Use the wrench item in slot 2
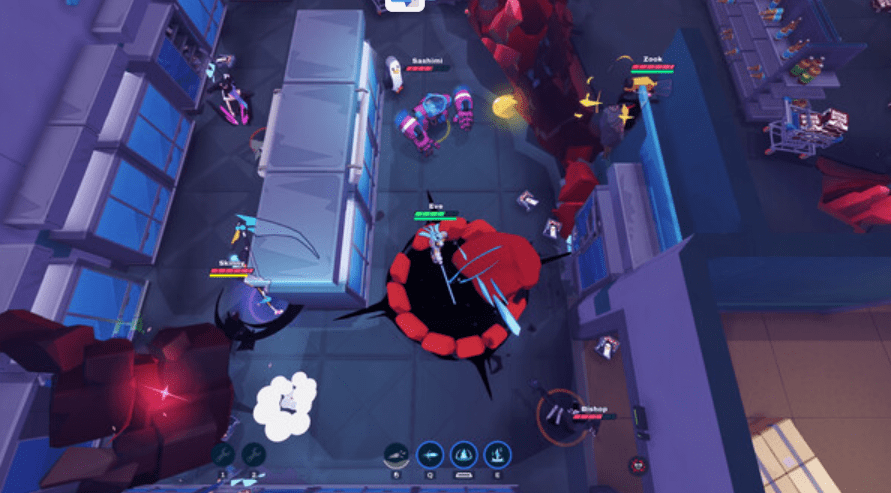Image resolution: width=891 pixels, height=493 pixels. point(254,454)
